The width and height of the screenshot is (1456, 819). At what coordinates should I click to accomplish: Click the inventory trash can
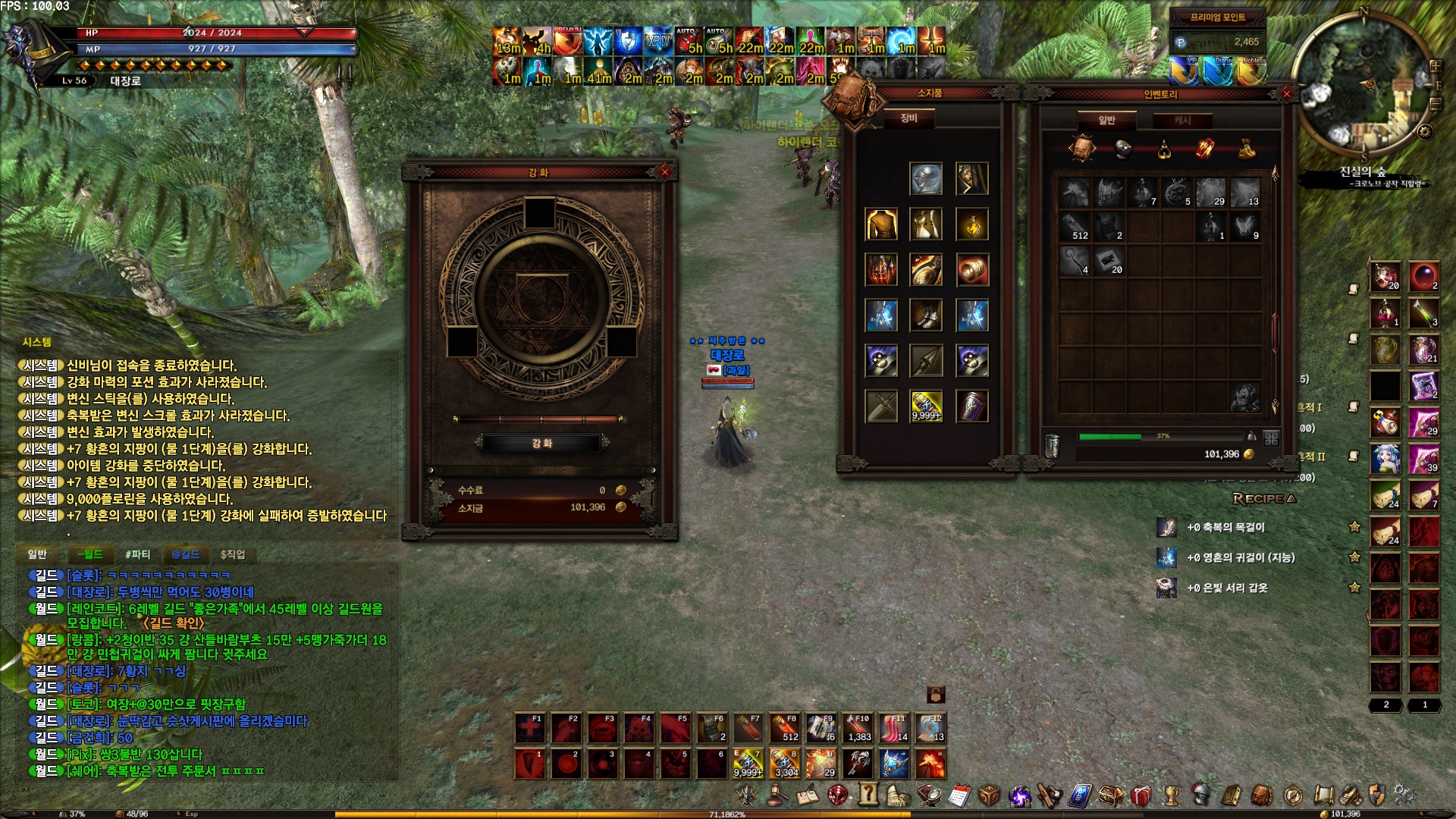1051,445
